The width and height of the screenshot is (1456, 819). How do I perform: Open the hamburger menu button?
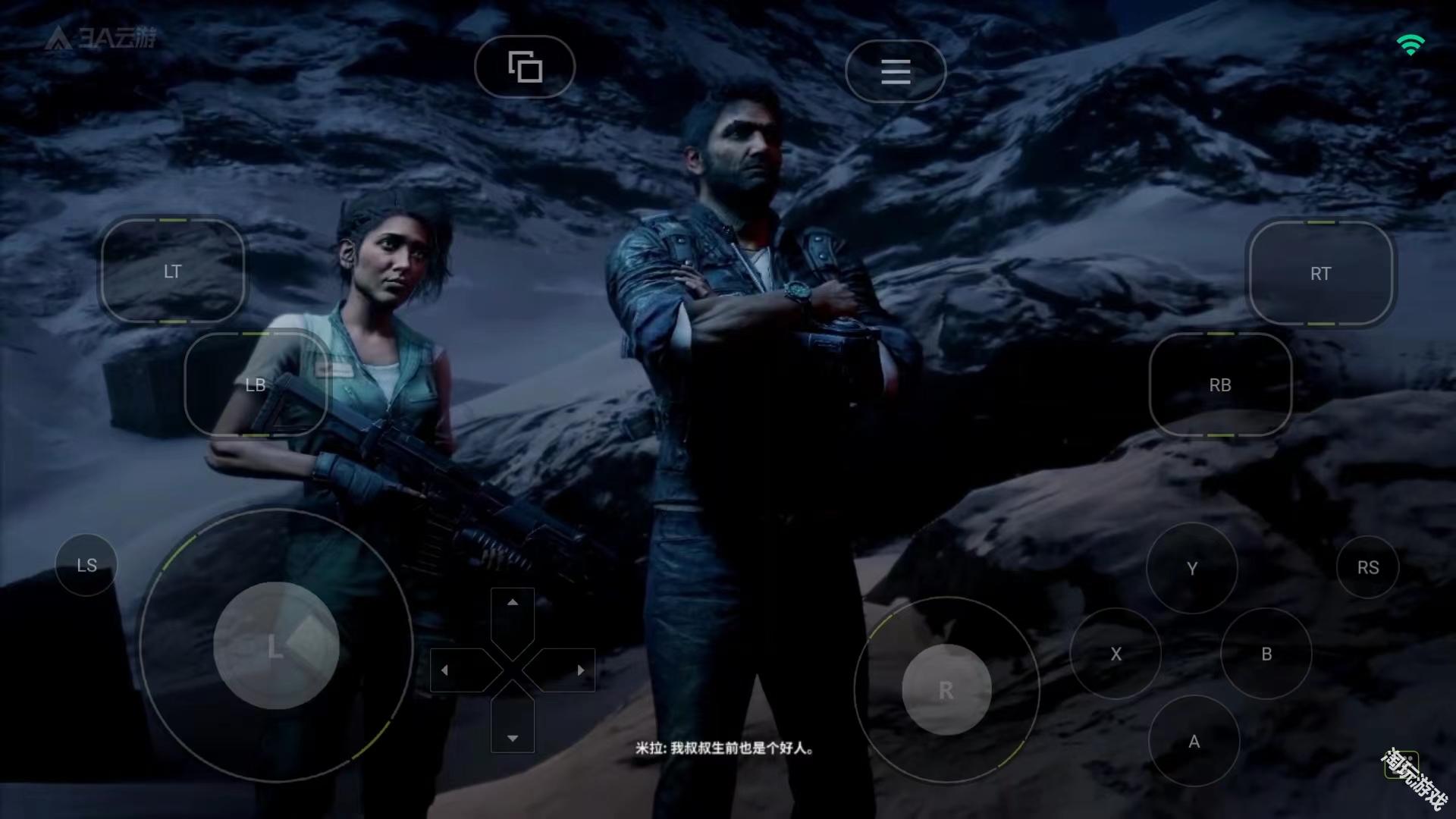[896, 71]
